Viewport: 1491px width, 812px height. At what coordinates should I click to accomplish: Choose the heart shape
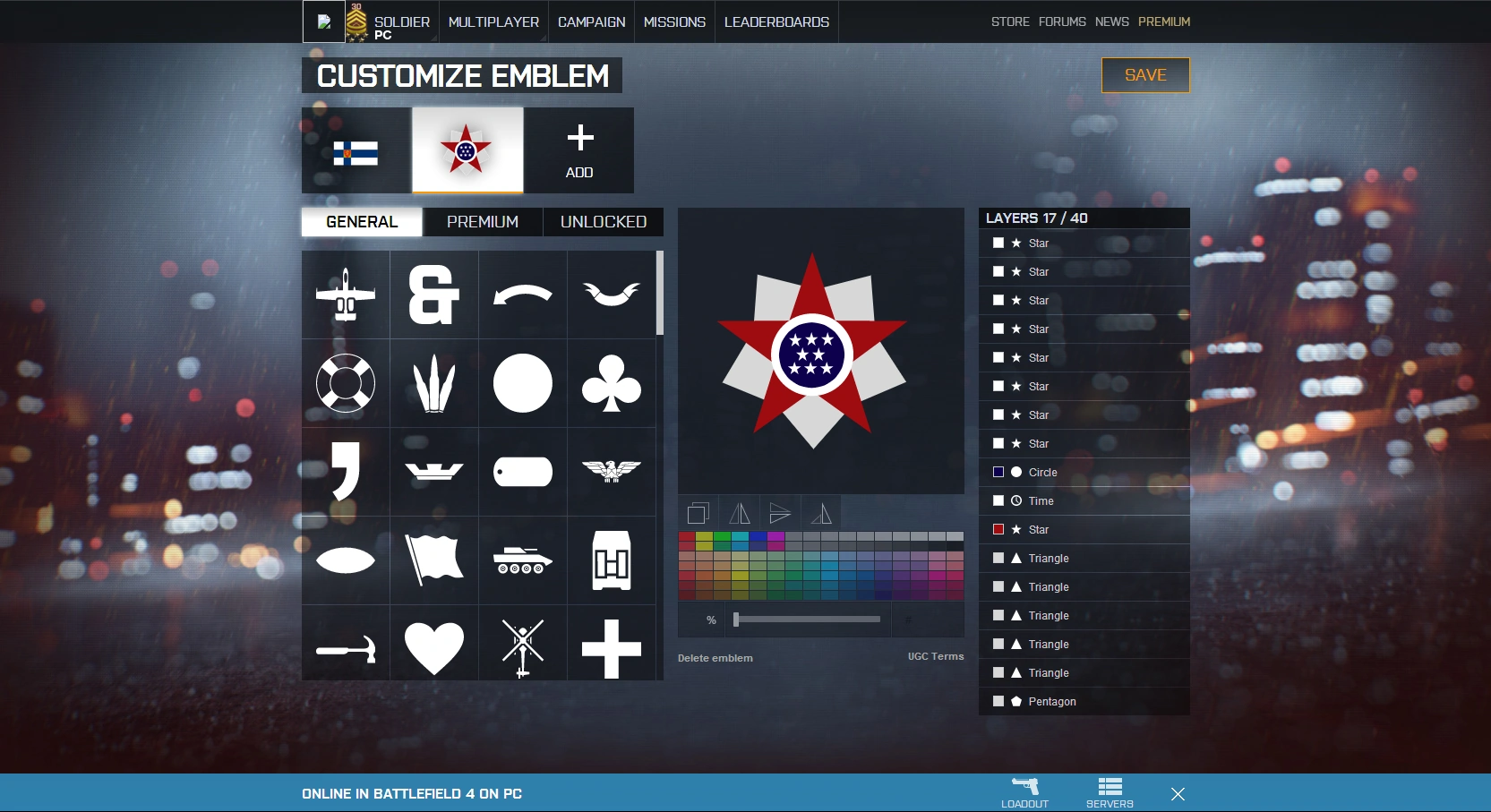(x=434, y=647)
